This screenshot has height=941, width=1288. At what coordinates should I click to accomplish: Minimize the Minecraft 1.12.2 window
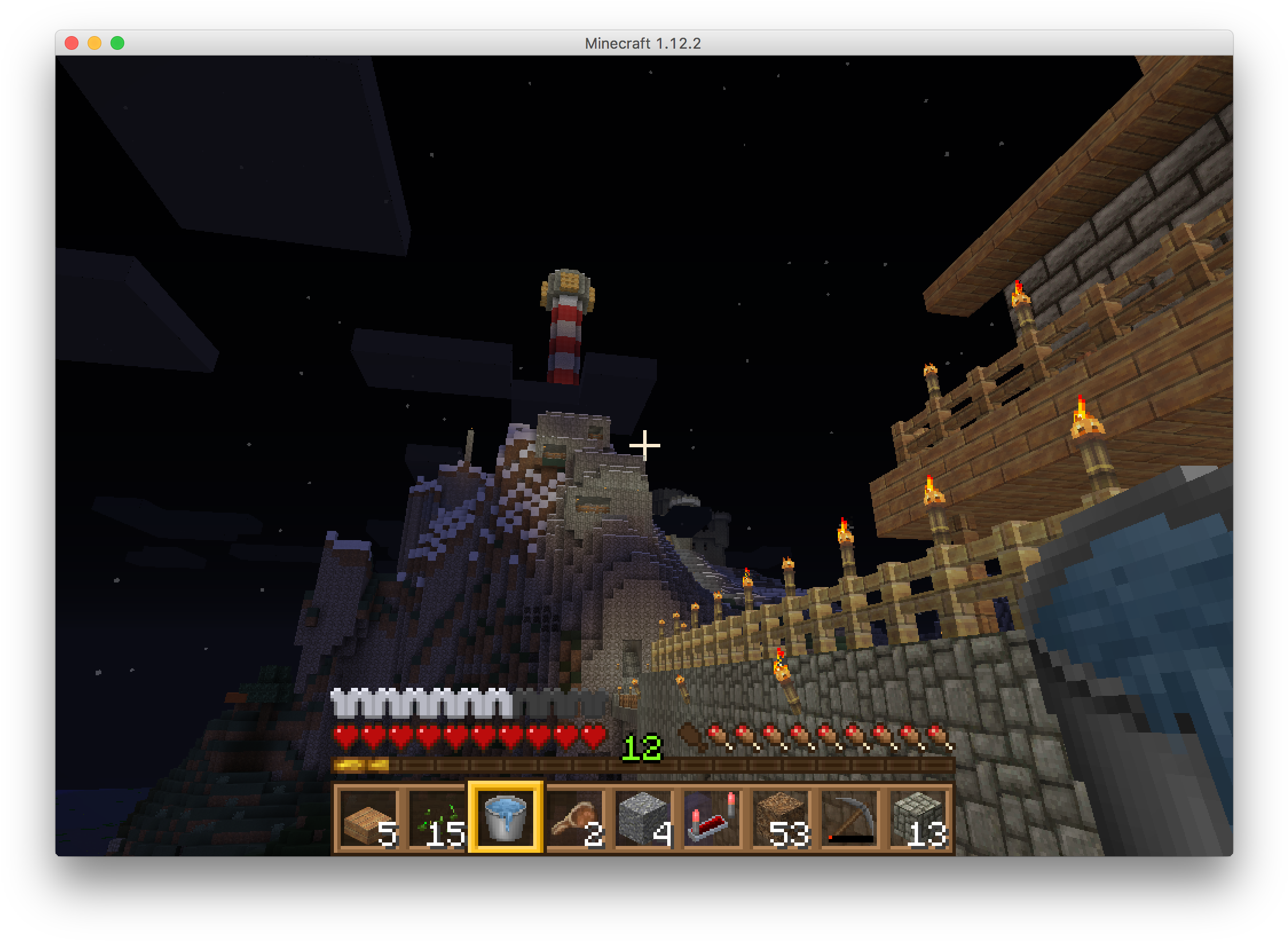[x=94, y=43]
